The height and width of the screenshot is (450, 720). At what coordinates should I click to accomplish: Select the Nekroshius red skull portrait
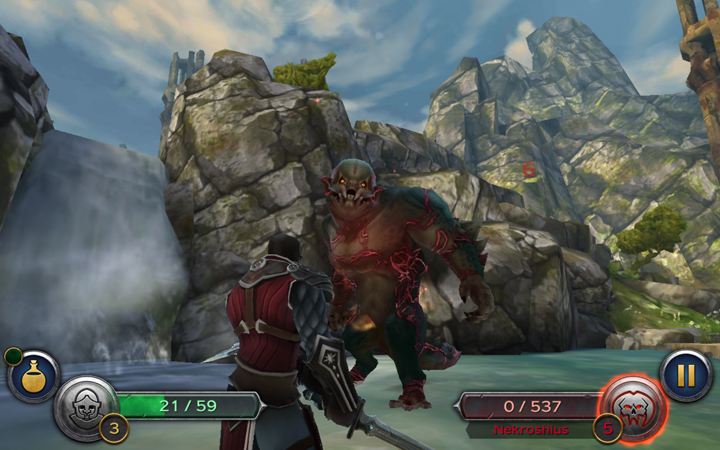click(x=631, y=405)
